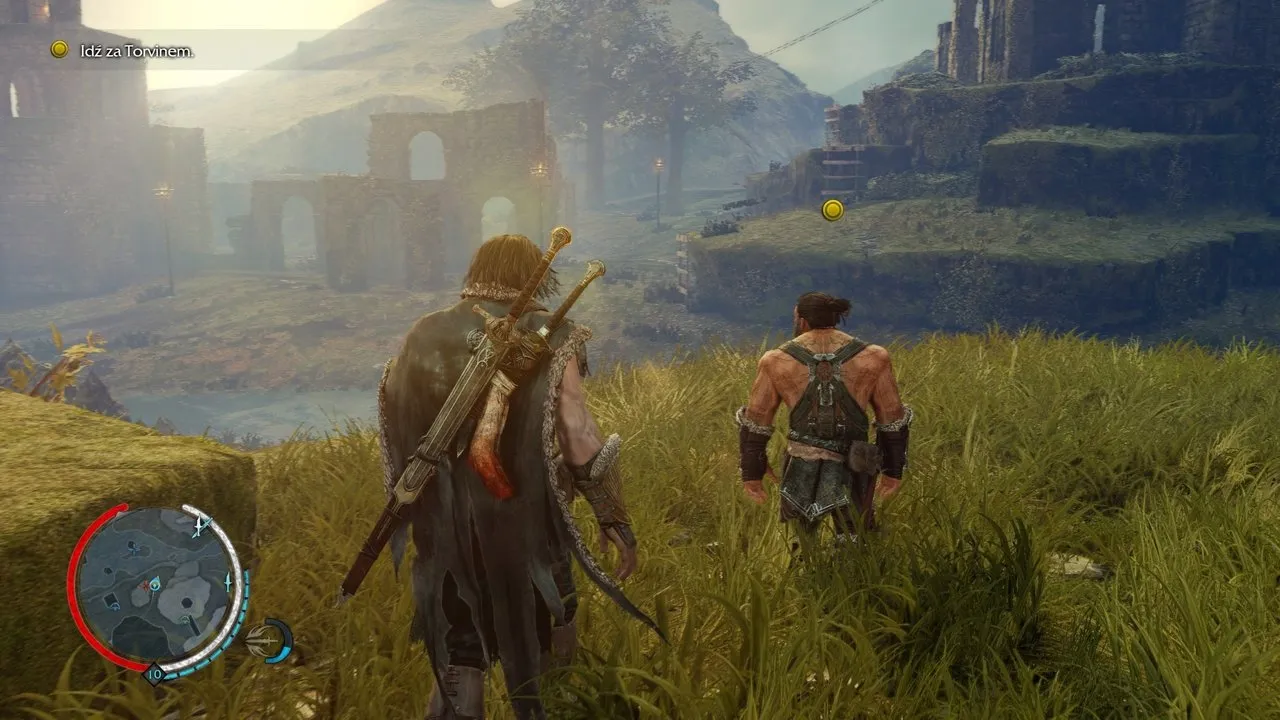Click the bow focus icon beside the minimap

coord(270,640)
